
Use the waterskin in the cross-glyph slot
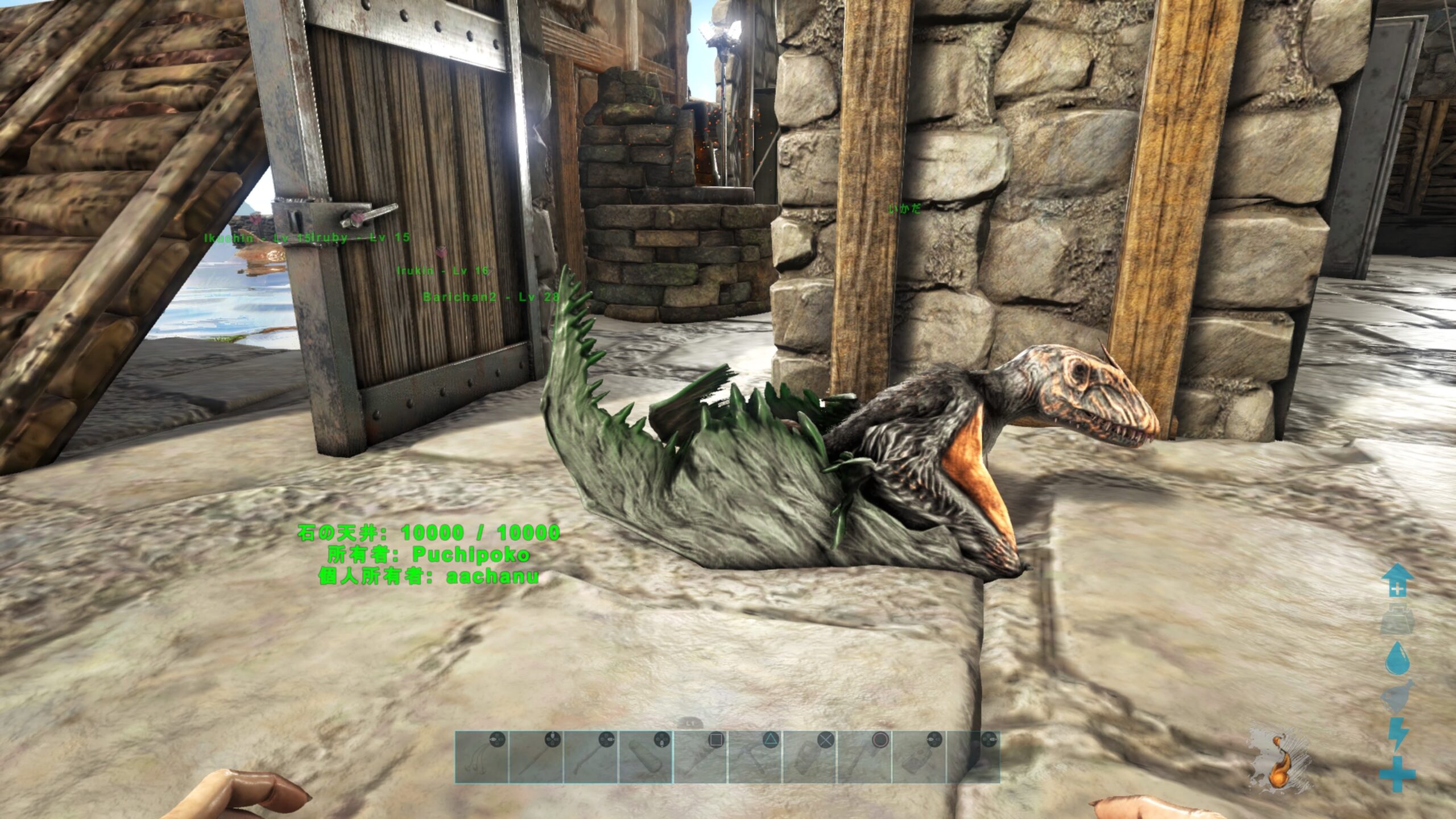(809, 757)
